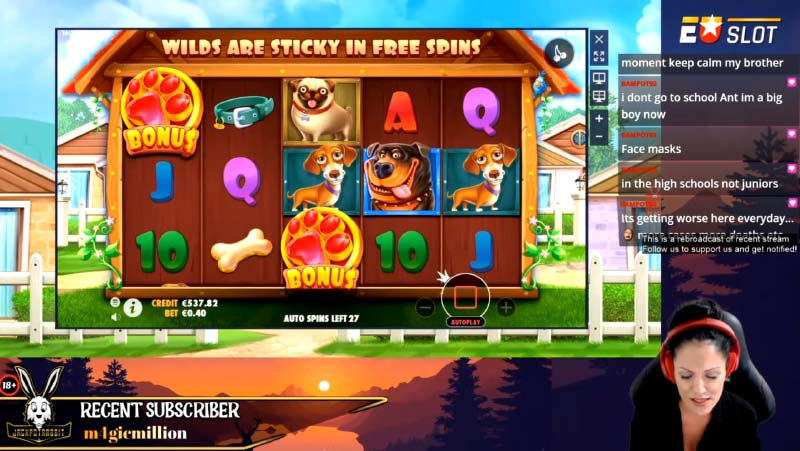This screenshot has width=800, height=451.
Task: Open the small hamburger menu icon
Action: 115,301
